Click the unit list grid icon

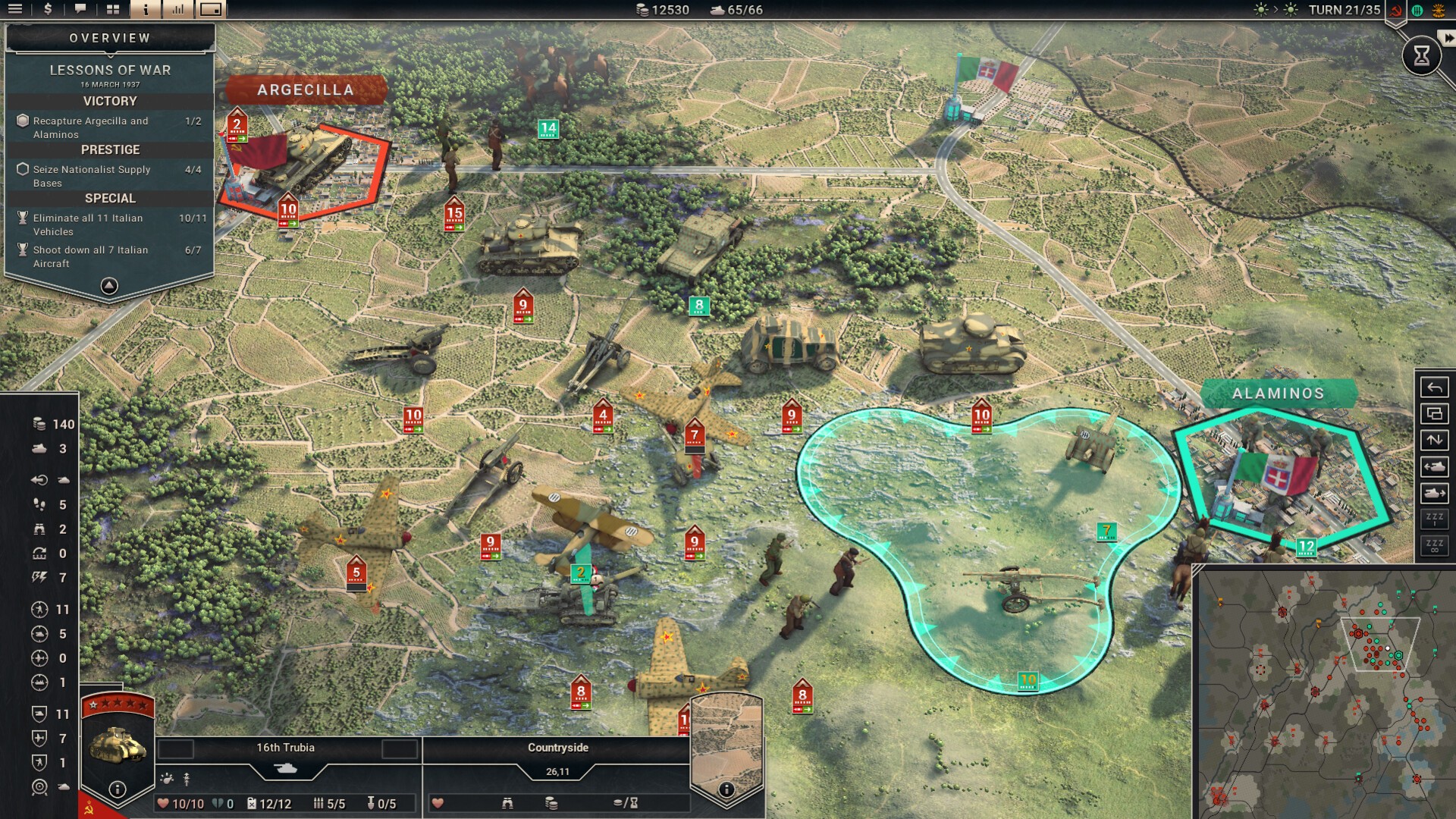tap(114, 10)
